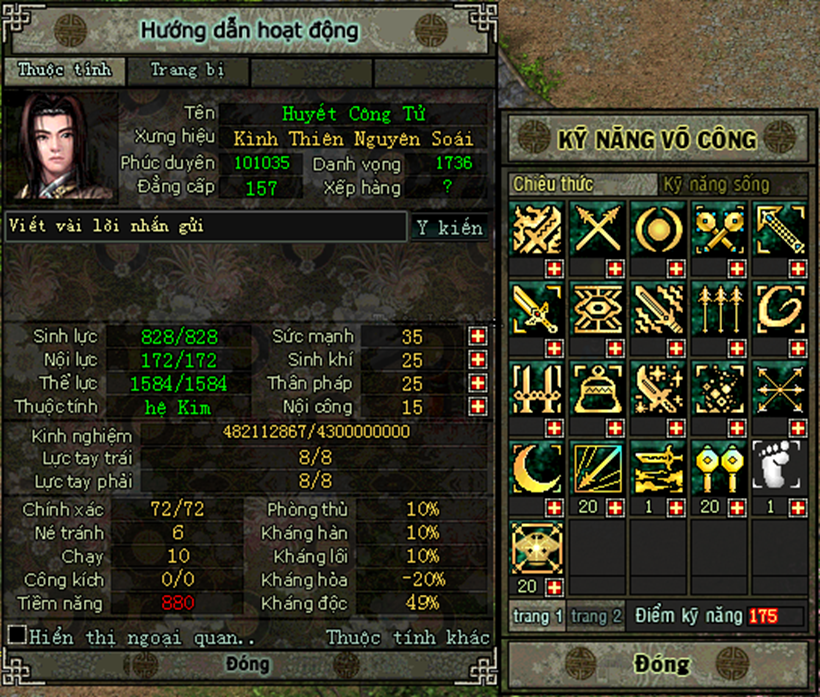The height and width of the screenshot is (697, 820).
Task: Go to skill page trang 2
Action: tap(596, 616)
